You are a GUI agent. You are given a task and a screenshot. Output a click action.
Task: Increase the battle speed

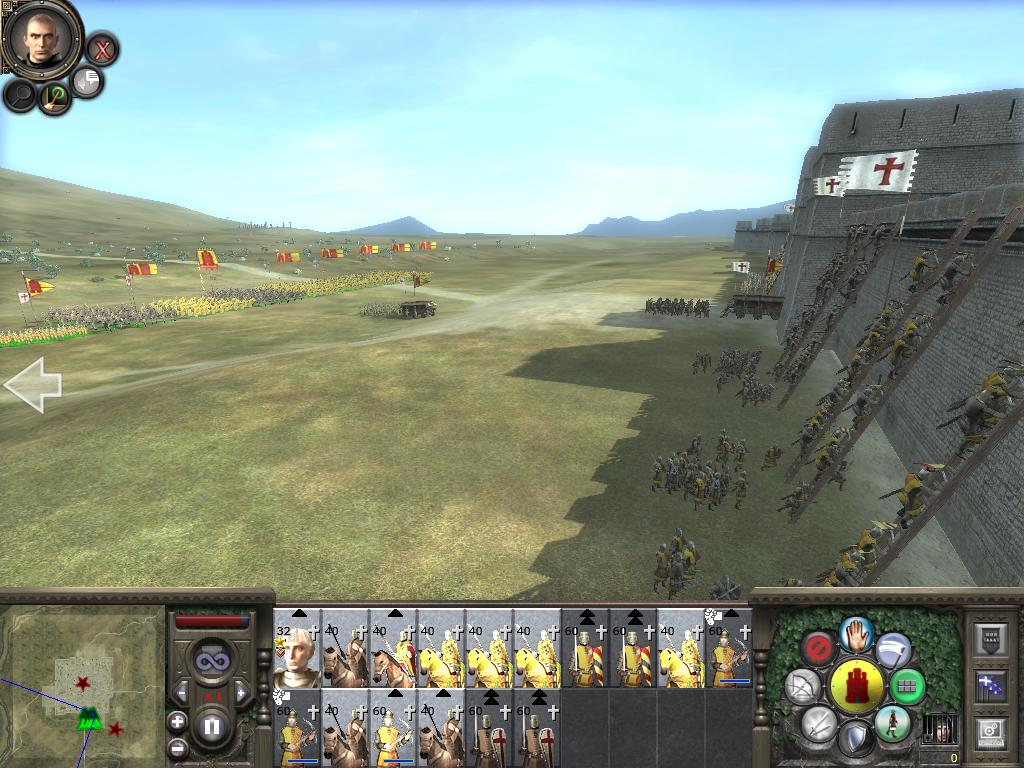[x=242, y=692]
